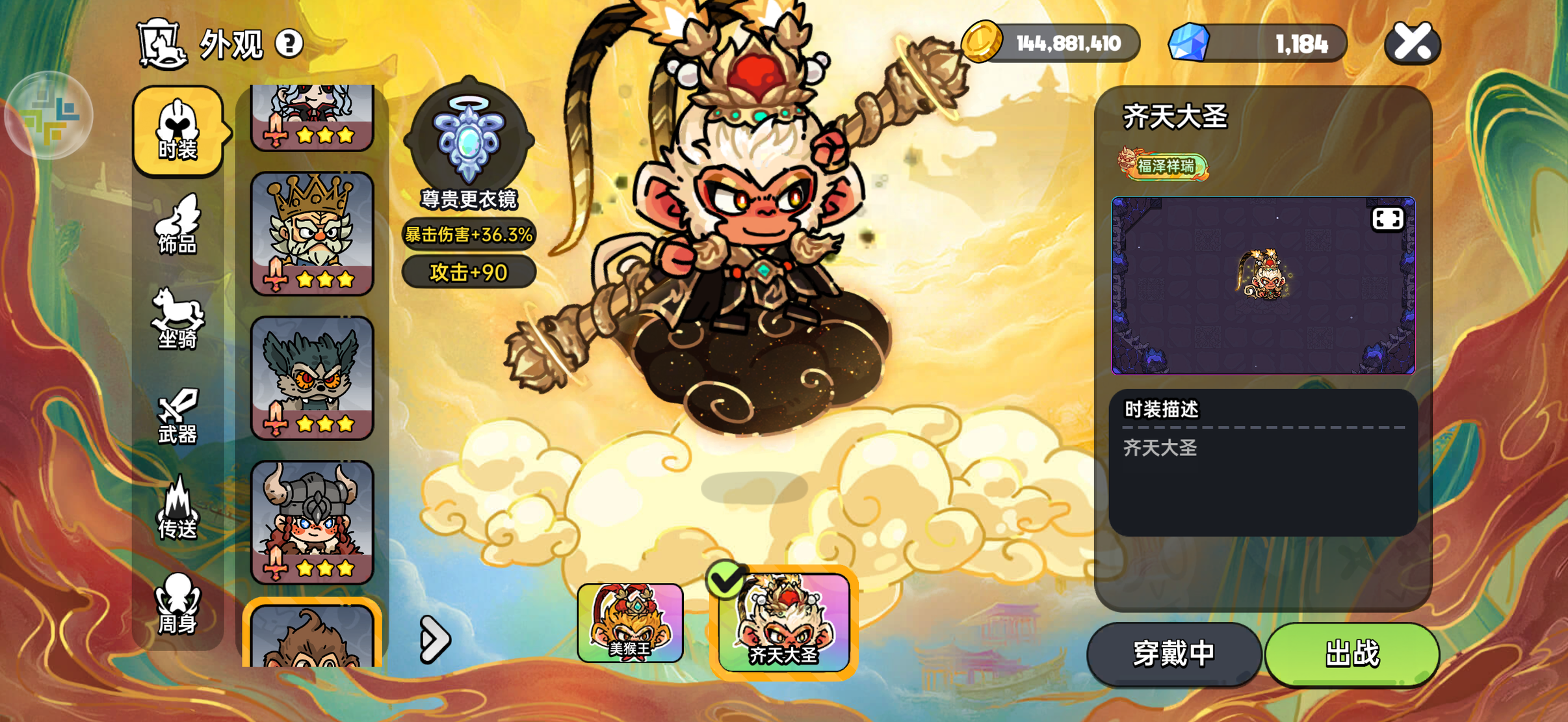Open the appearance help question mark
This screenshot has width=1568, height=722.
[x=289, y=44]
